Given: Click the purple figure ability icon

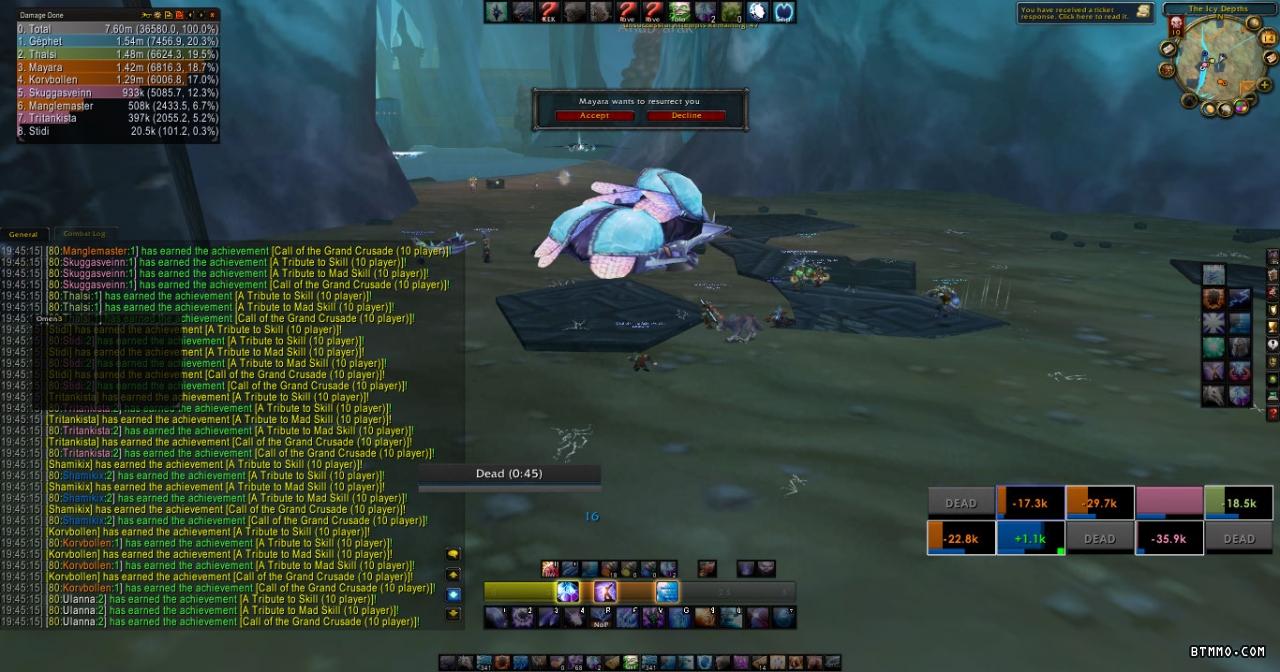Looking at the screenshot, I should click(x=605, y=591).
